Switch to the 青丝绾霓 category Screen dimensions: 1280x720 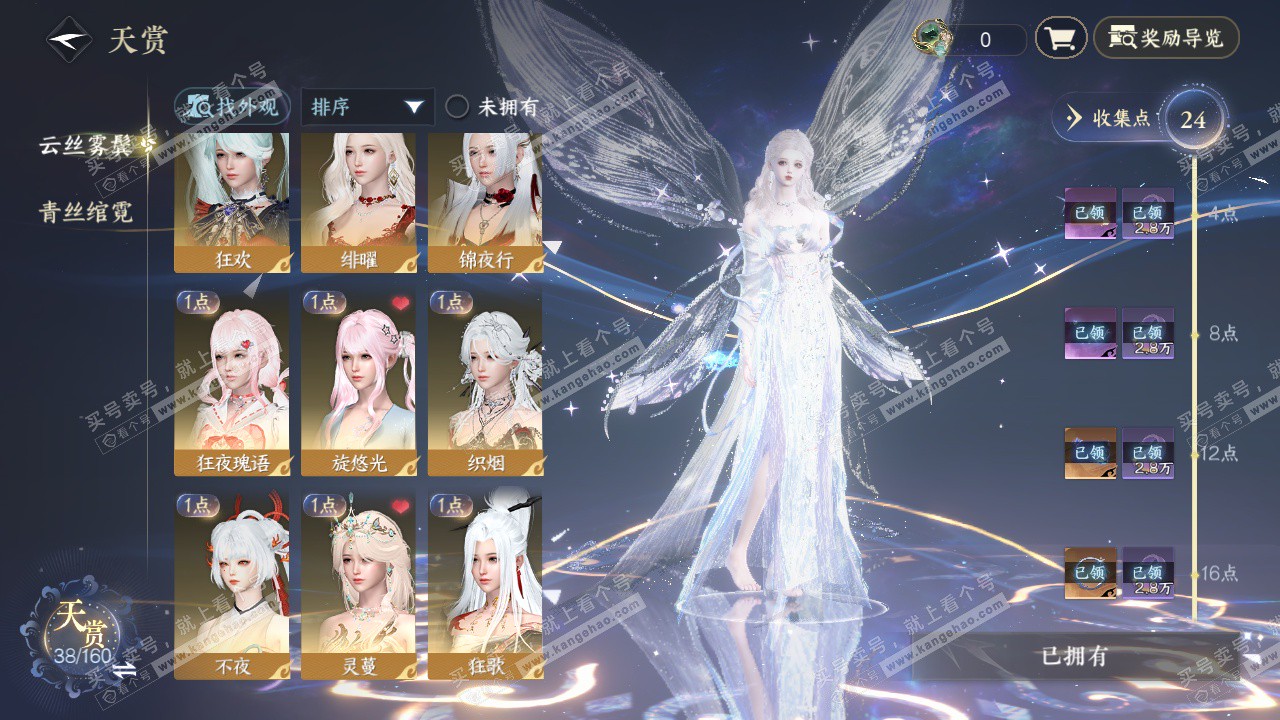(86, 212)
